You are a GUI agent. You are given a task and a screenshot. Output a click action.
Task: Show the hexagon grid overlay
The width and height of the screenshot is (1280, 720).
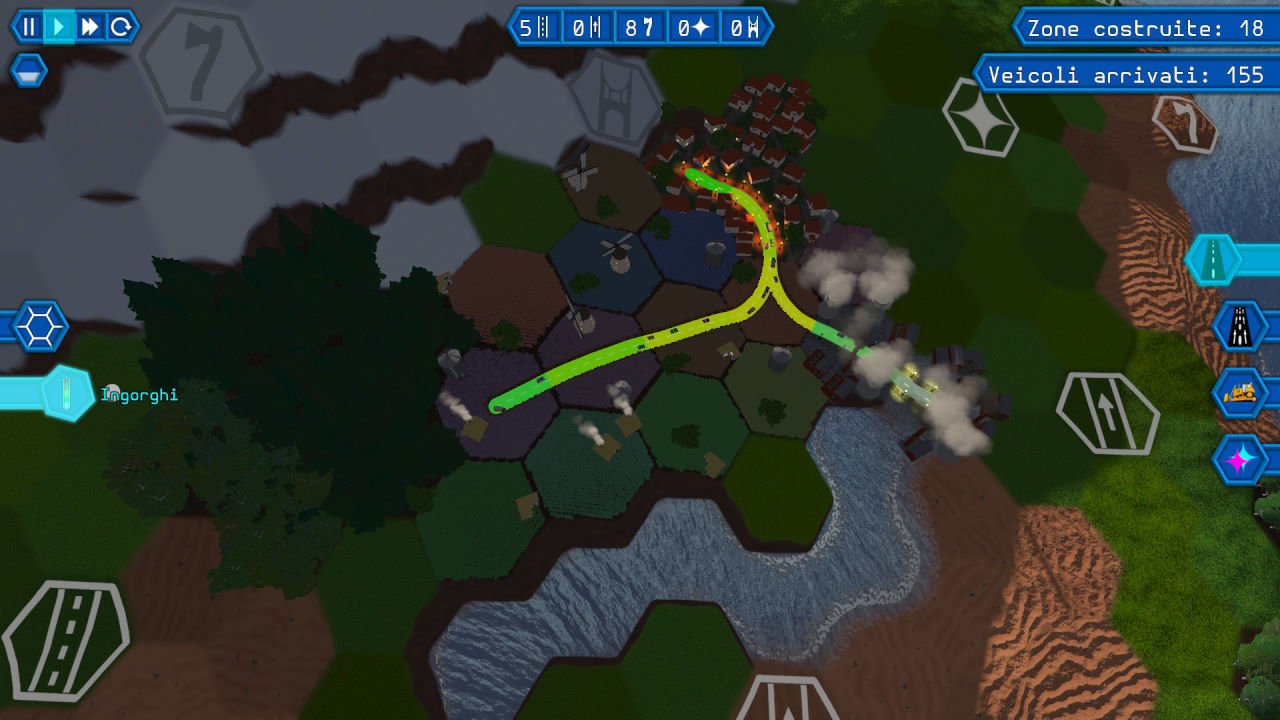39,326
